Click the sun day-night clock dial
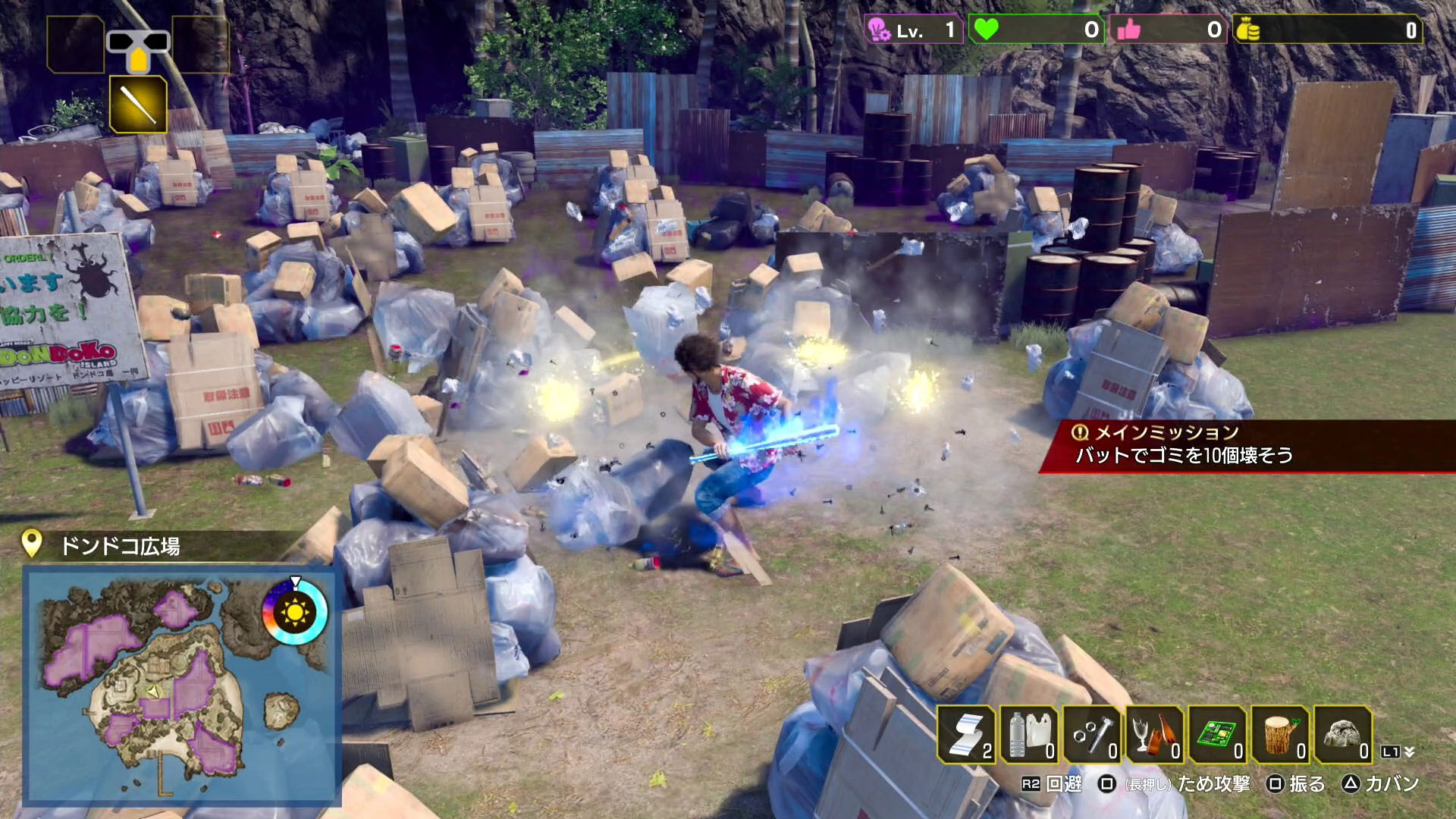Screen dimensions: 1456x819 pyautogui.click(x=294, y=610)
